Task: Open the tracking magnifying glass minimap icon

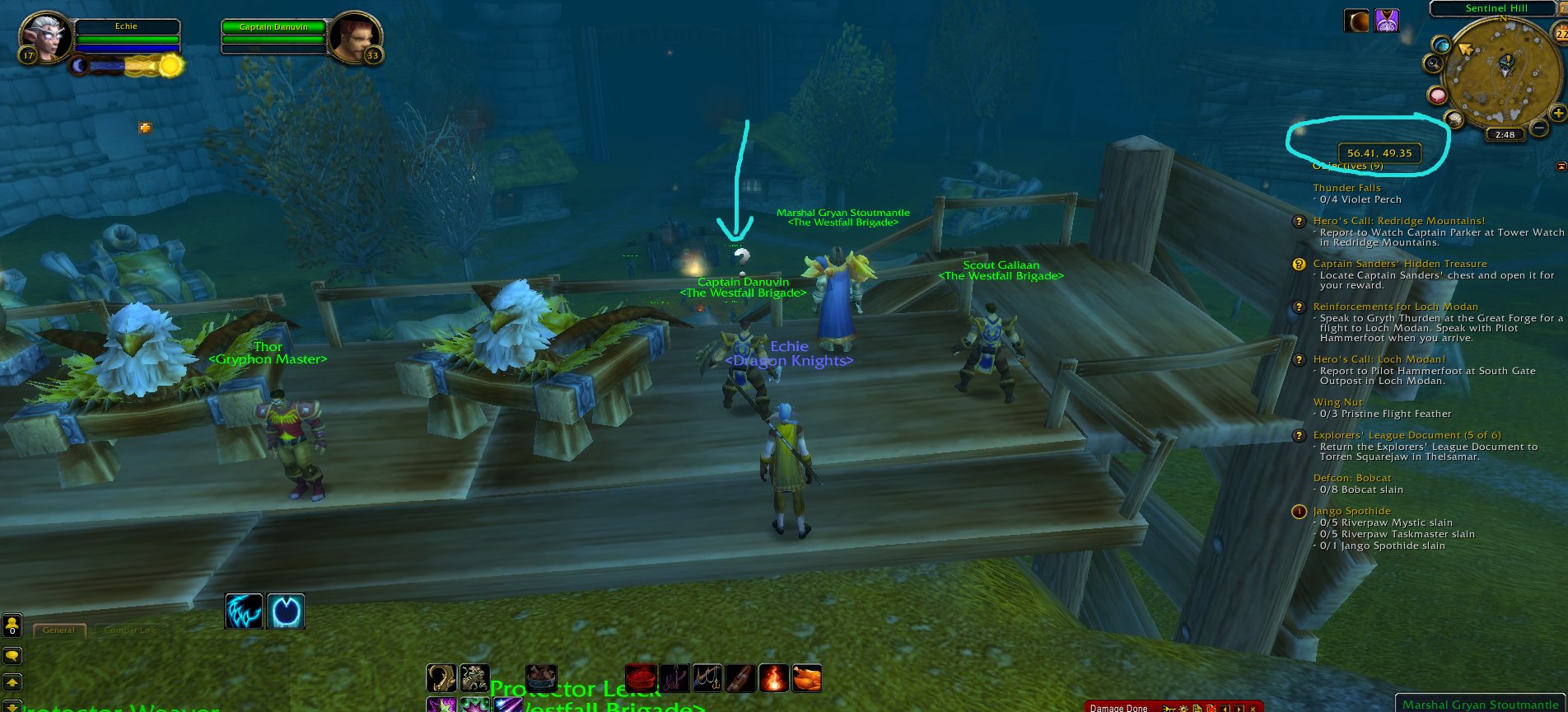Action: tap(1433, 63)
